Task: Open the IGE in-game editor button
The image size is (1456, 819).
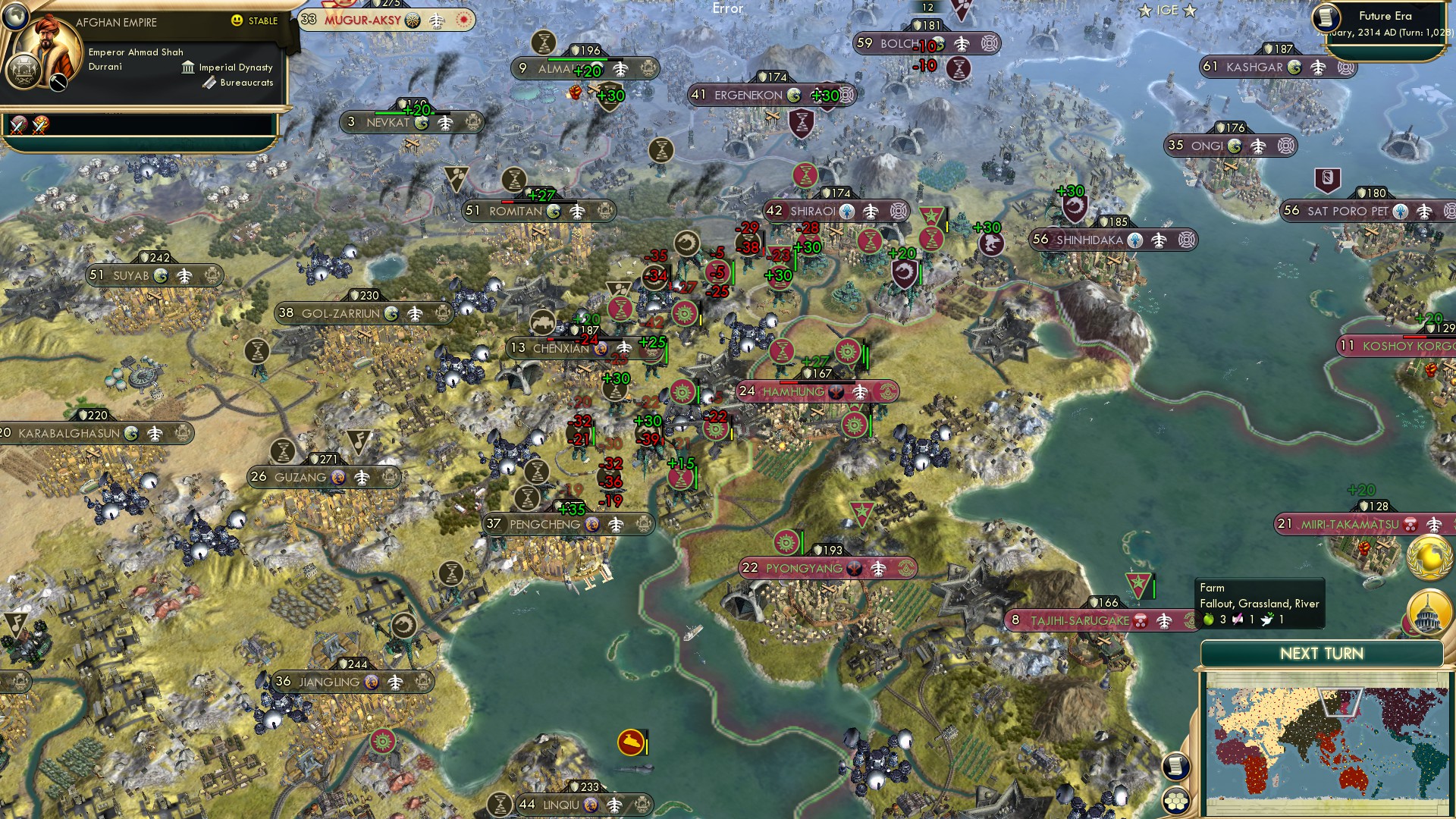Action: (x=1167, y=11)
